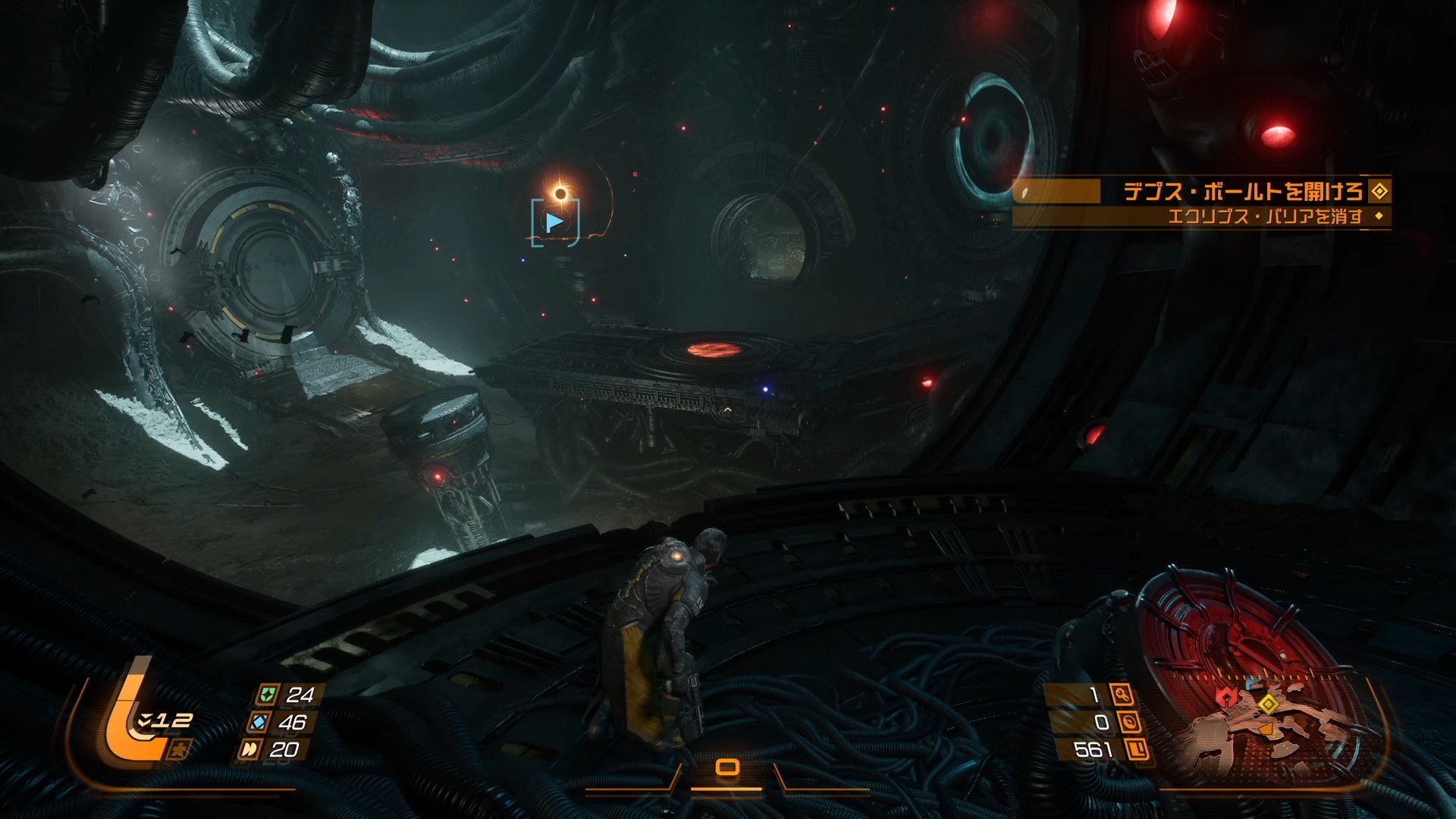The height and width of the screenshot is (819, 1456).
Task: Select the key resource icon
Action: click(1121, 694)
